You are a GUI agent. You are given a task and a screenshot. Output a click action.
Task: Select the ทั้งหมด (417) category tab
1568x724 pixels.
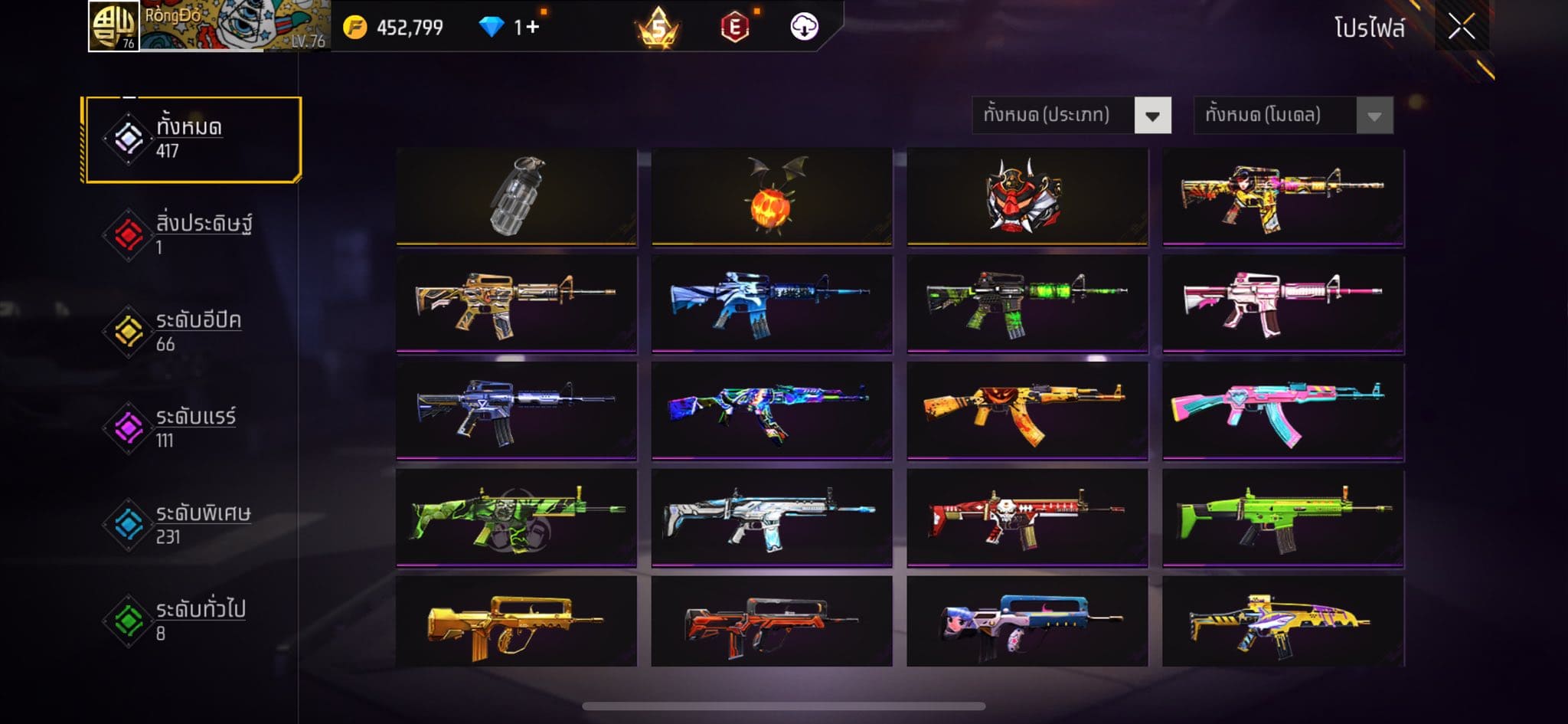pos(192,139)
